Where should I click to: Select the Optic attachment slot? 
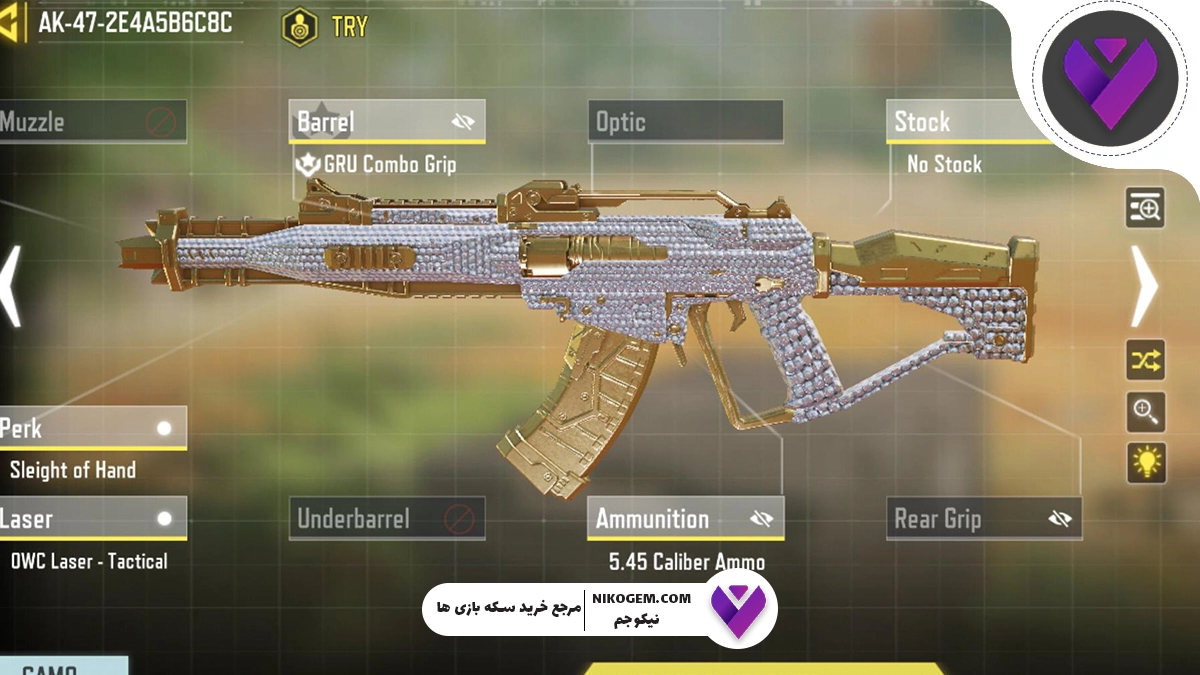click(685, 123)
